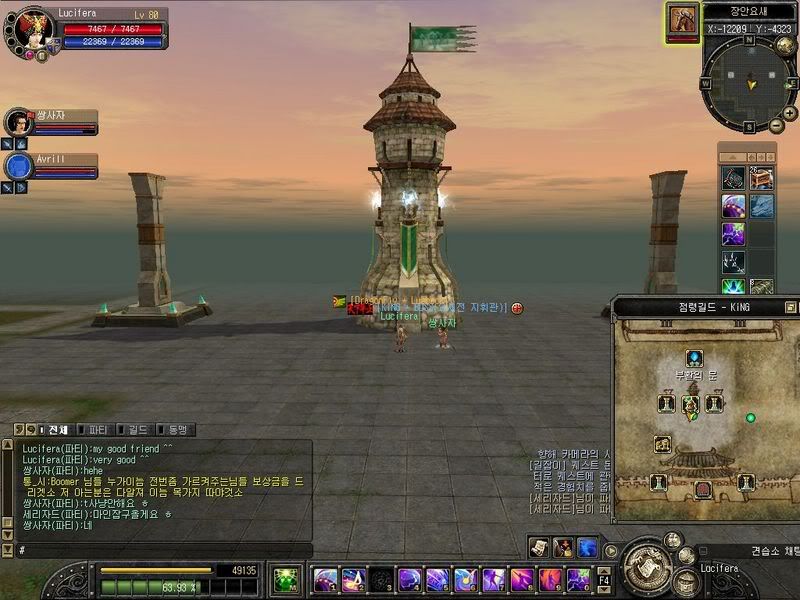
Task: Use the green skill marked M
Action: coord(285,579)
